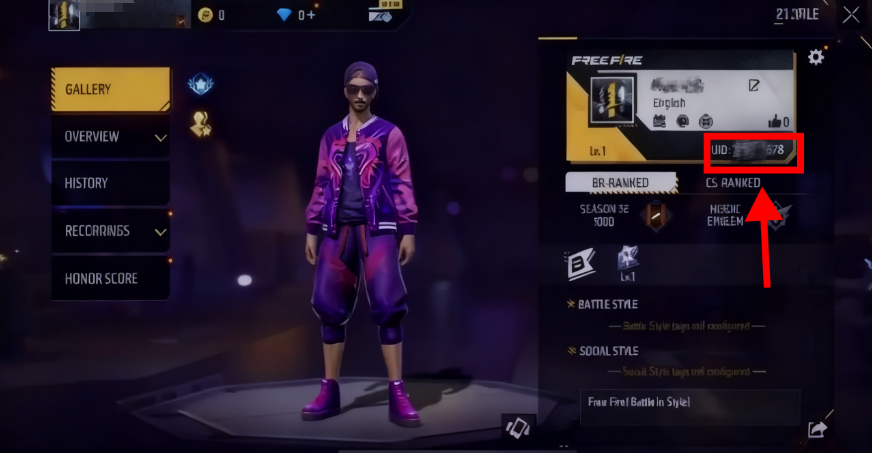This screenshot has height=453, width=872.
Task: Open the Honor Score section
Action: click(x=110, y=278)
